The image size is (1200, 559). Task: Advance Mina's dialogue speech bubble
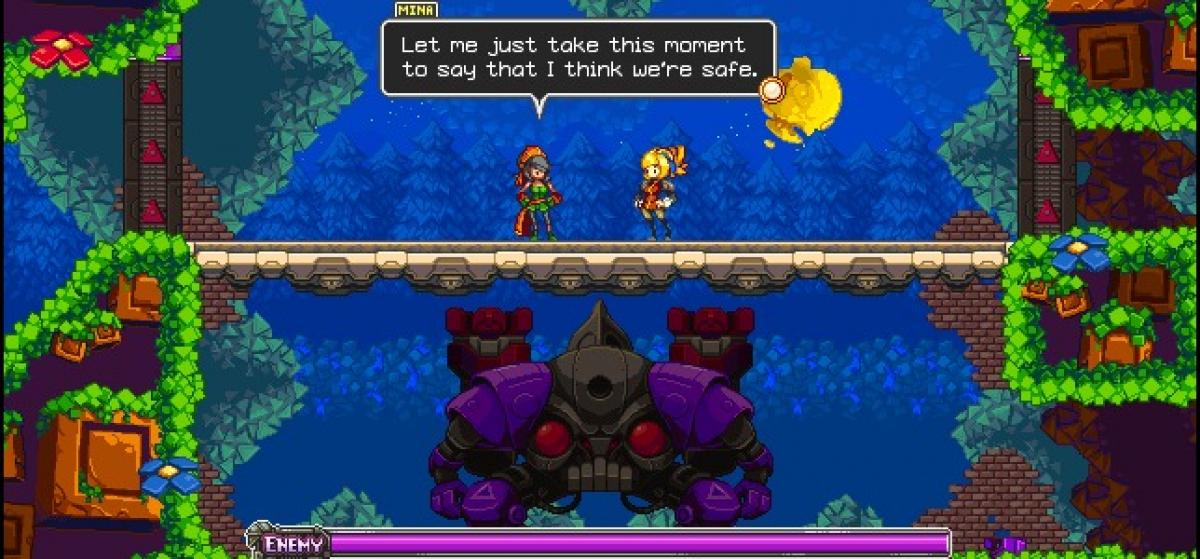[x=577, y=58]
